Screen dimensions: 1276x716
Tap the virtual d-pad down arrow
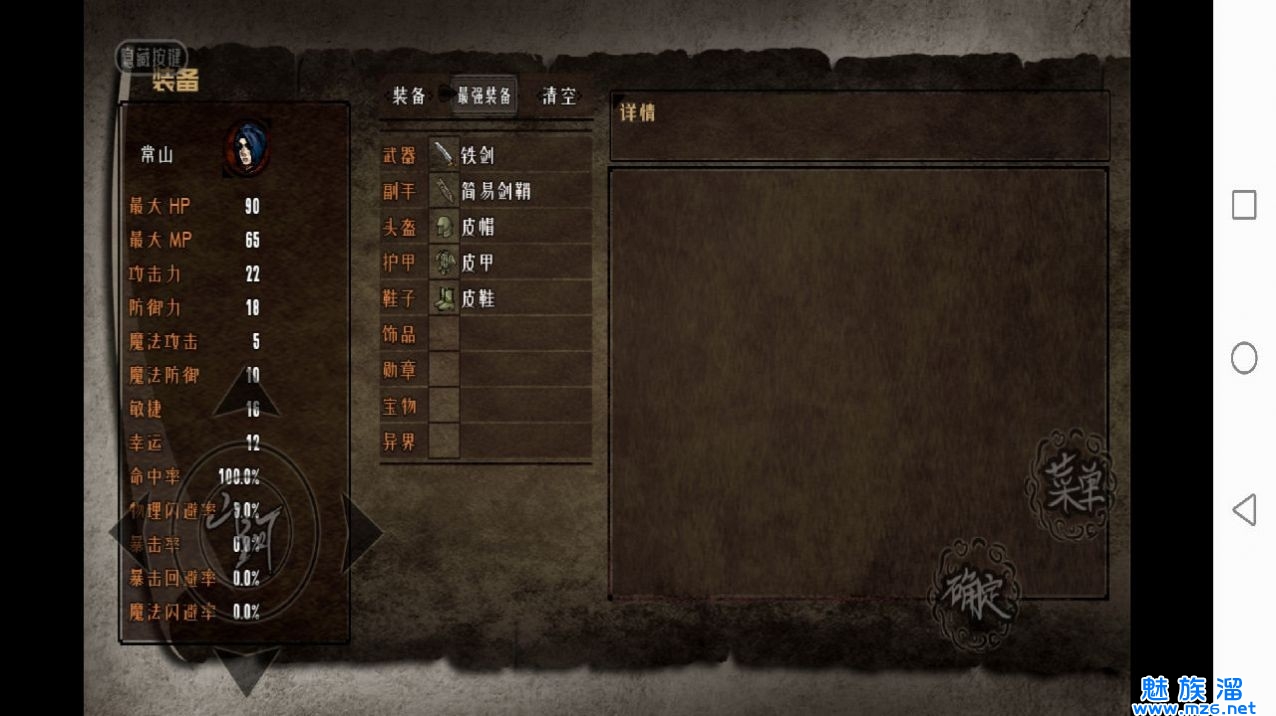(x=246, y=668)
